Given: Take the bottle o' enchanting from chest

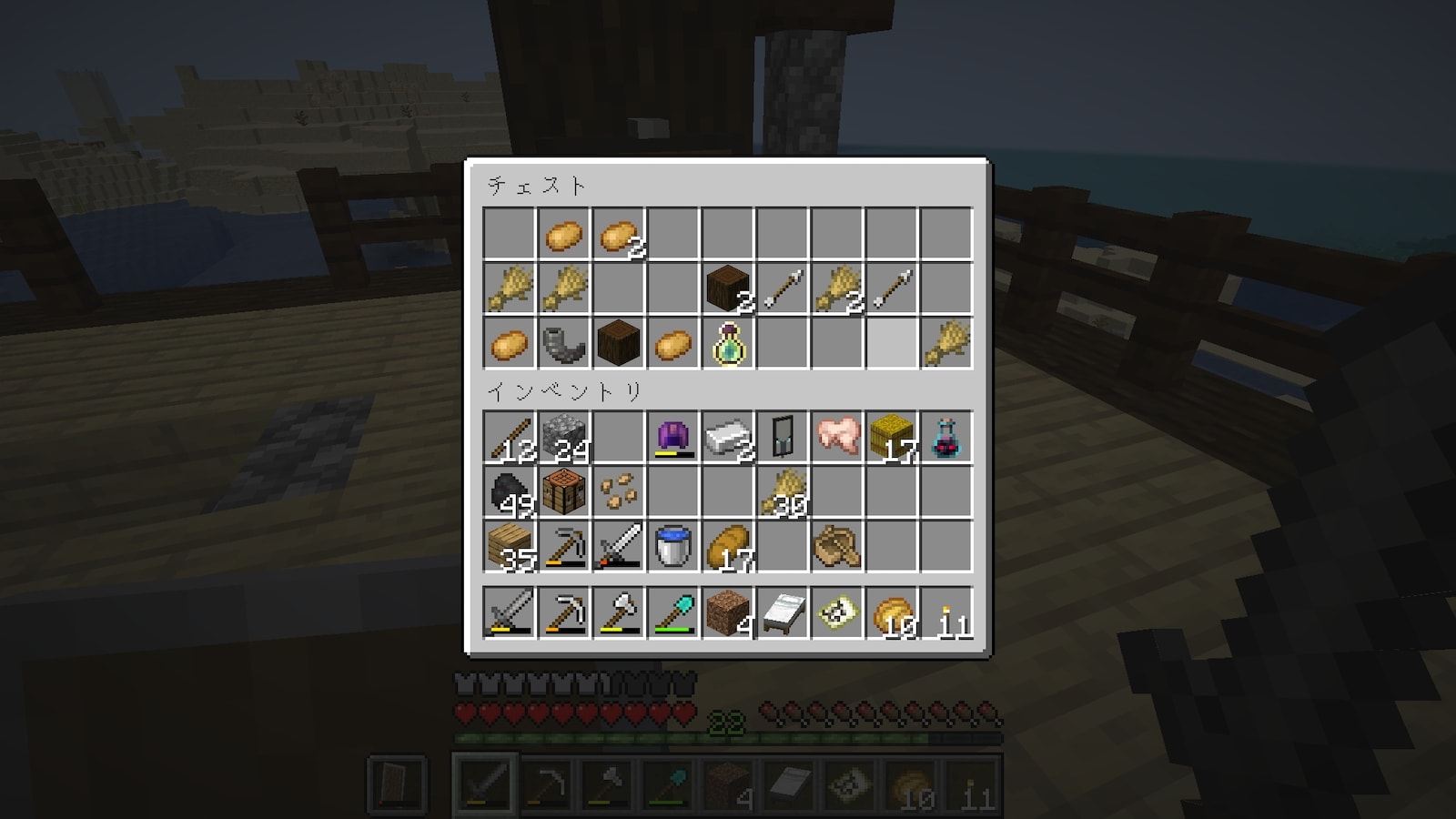Looking at the screenshot, I should pos(727,344).
